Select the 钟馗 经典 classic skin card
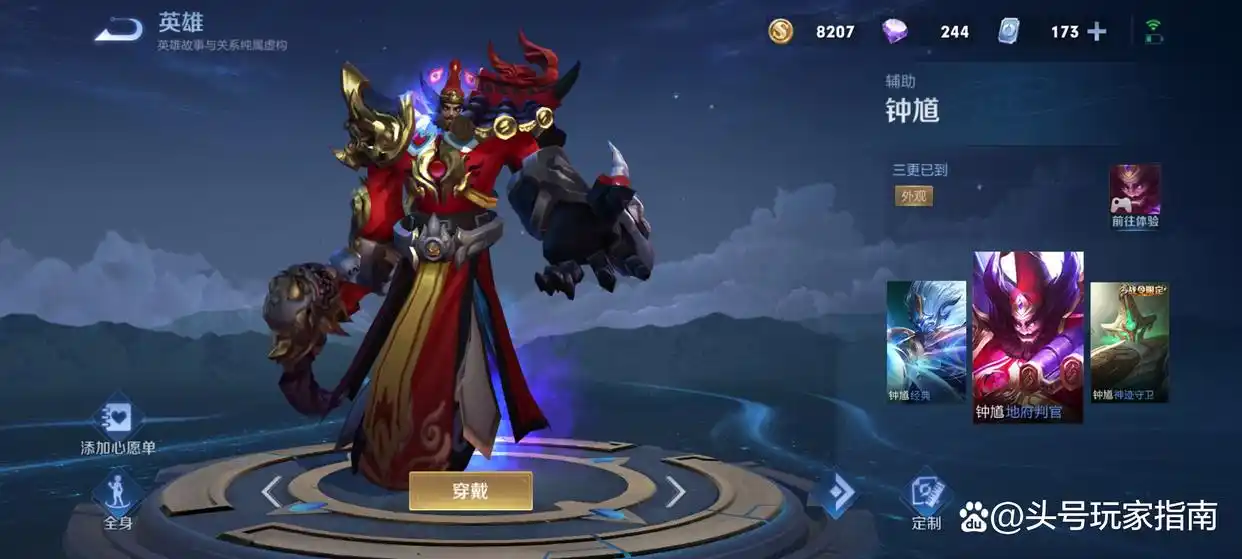This screenshot has height=559, width=1242. pos(926,341)
